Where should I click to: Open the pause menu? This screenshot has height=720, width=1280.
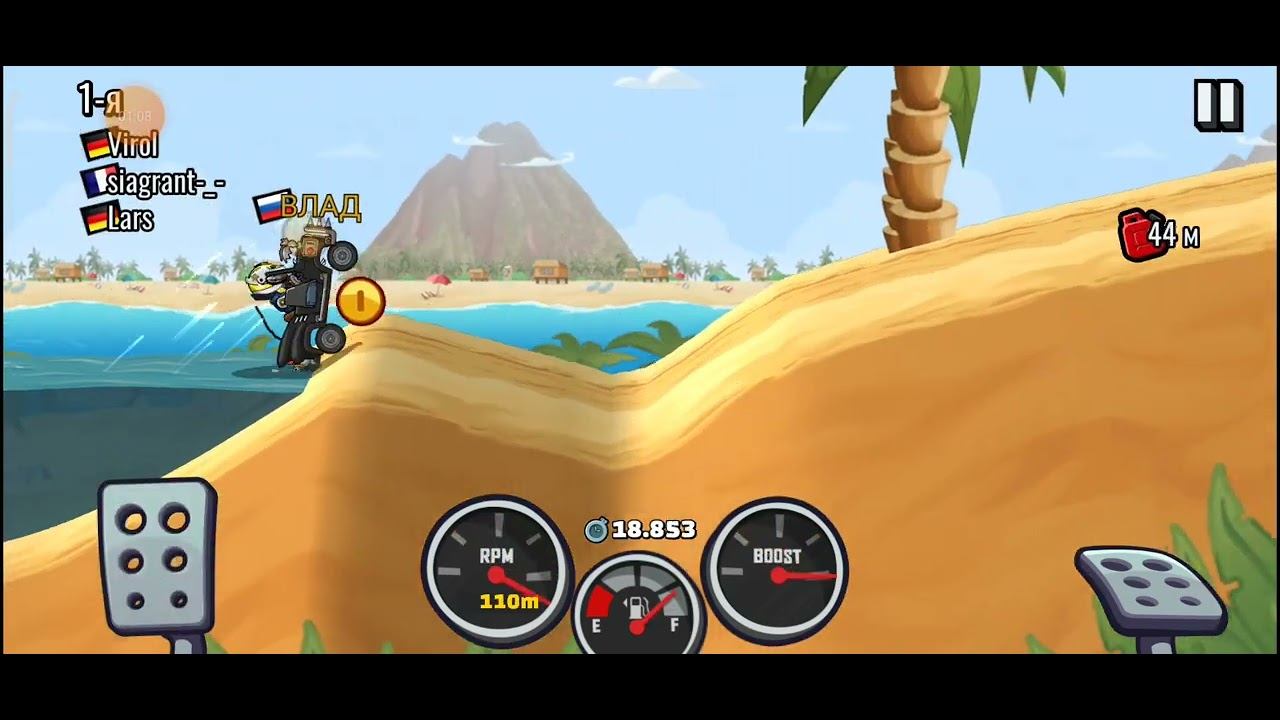1218,103
